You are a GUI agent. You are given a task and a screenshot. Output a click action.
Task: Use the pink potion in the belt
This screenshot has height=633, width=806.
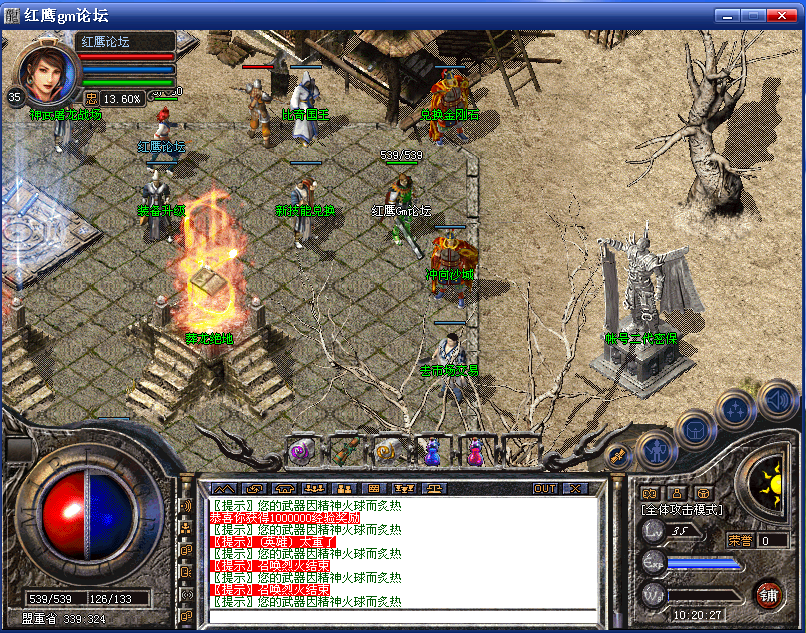coord(474,451)
